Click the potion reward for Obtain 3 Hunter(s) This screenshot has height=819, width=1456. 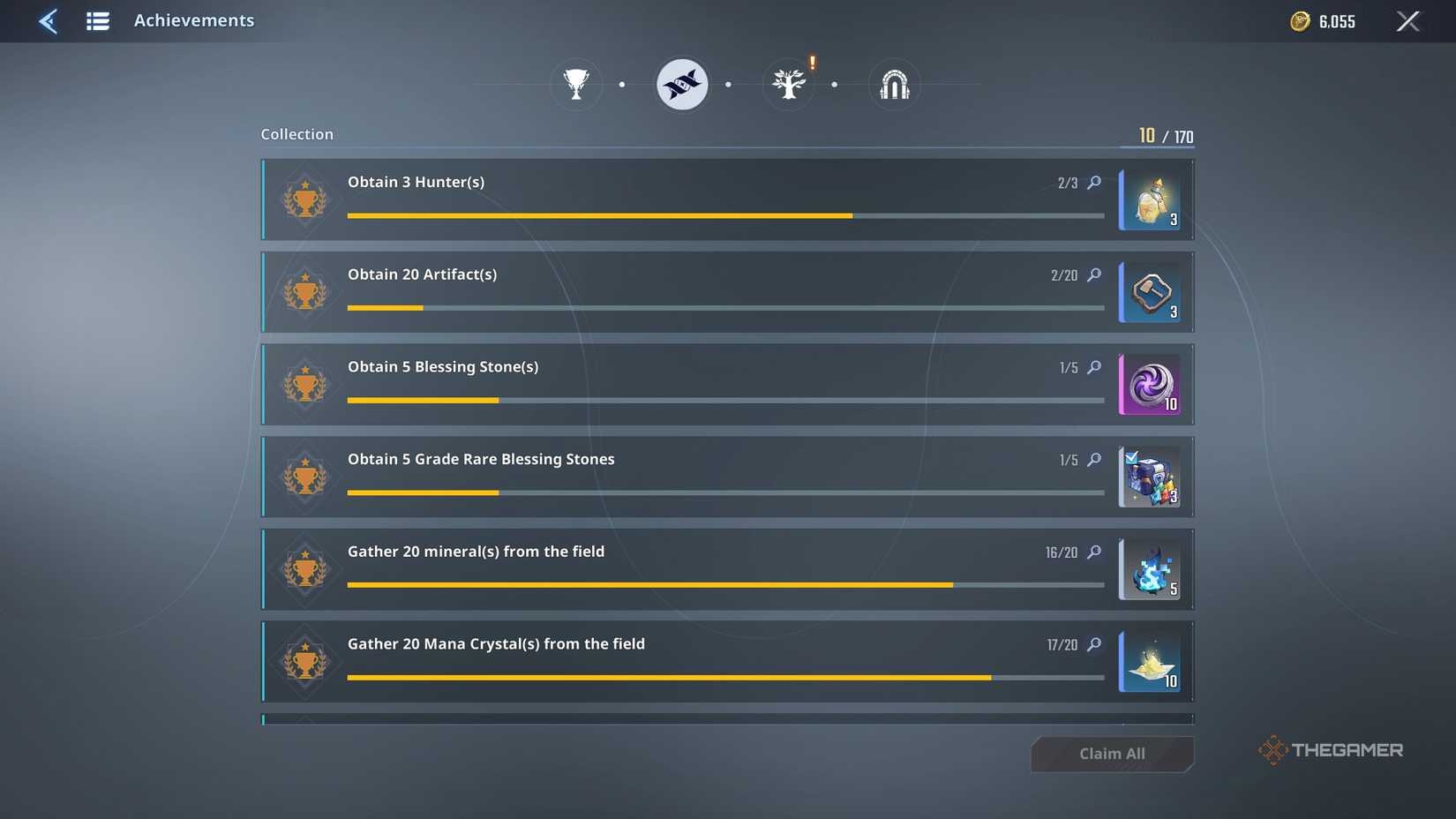[1150, 199]
